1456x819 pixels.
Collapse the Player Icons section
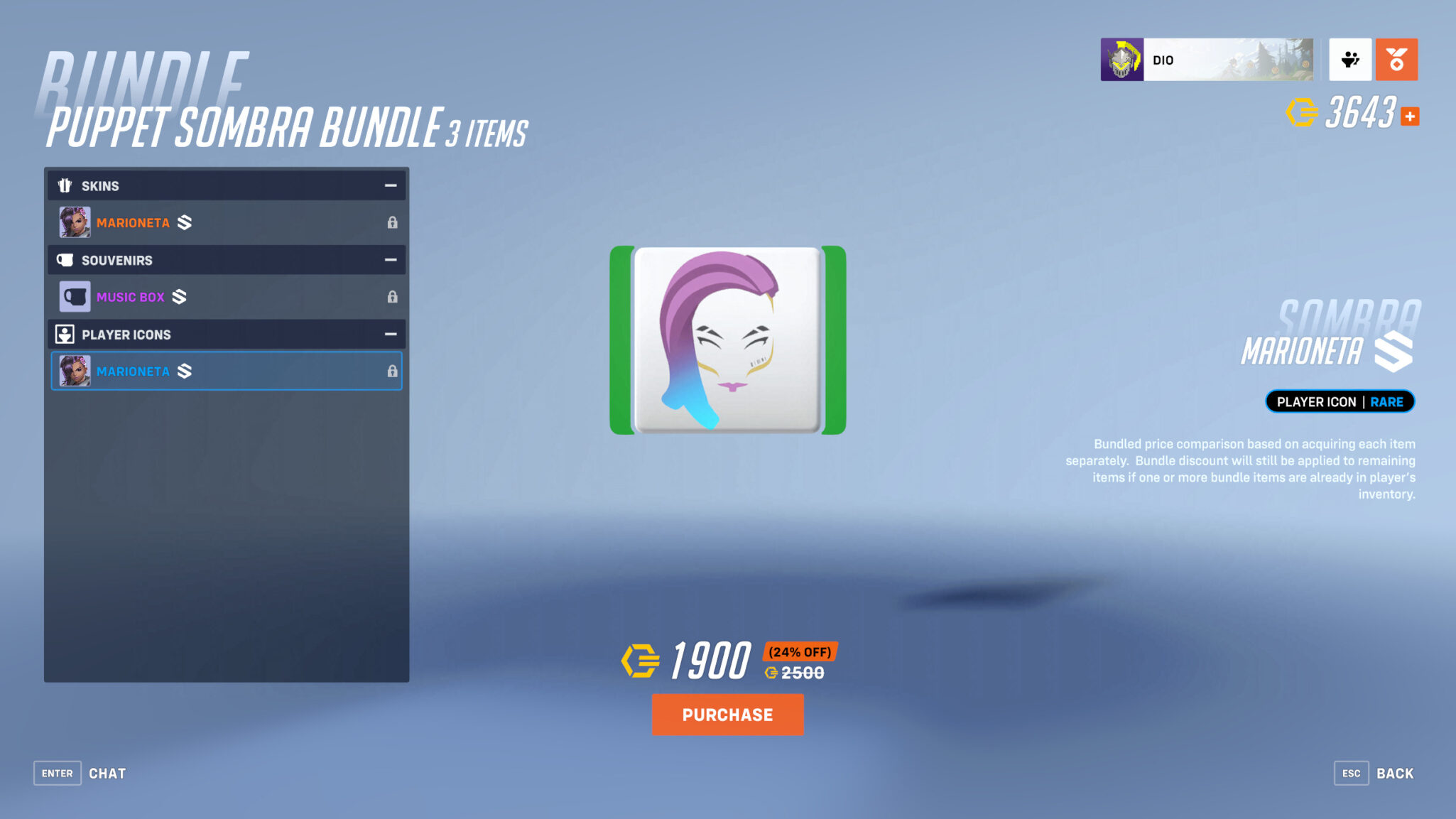click(389, 334)
